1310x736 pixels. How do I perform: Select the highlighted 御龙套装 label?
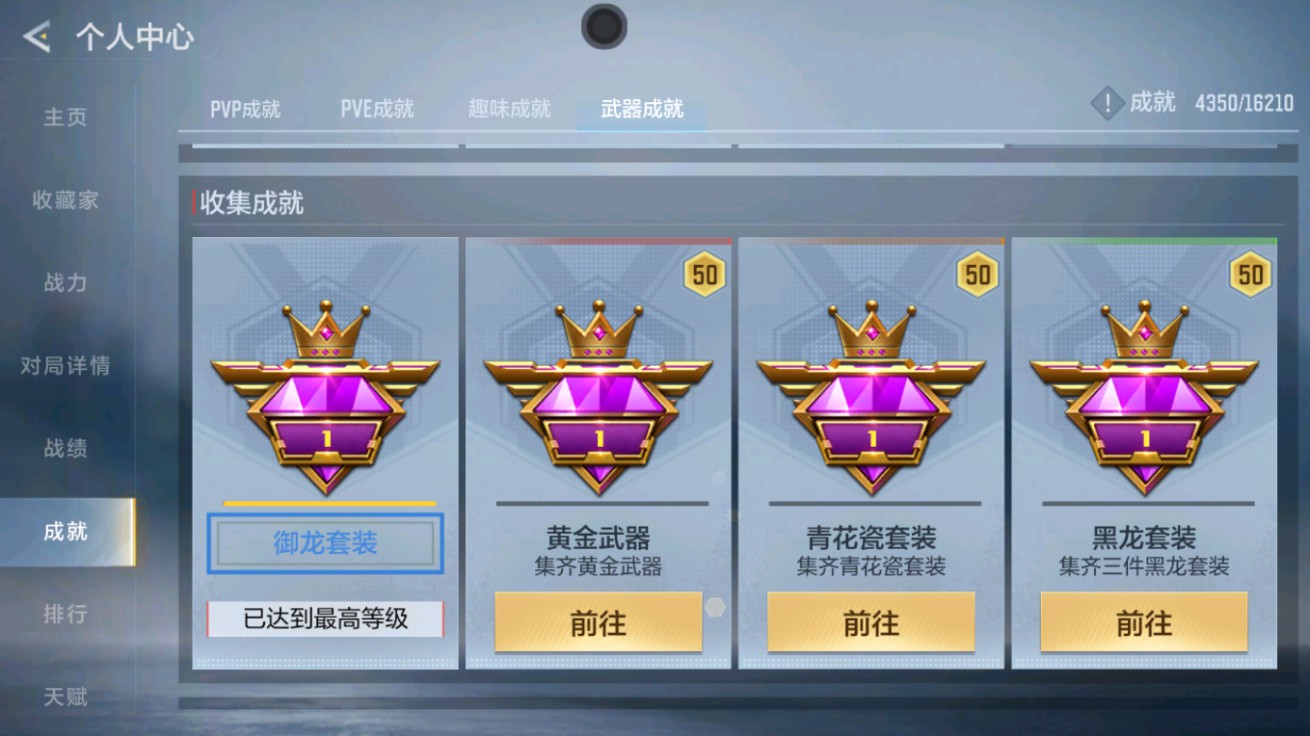[x=324, y=540]
